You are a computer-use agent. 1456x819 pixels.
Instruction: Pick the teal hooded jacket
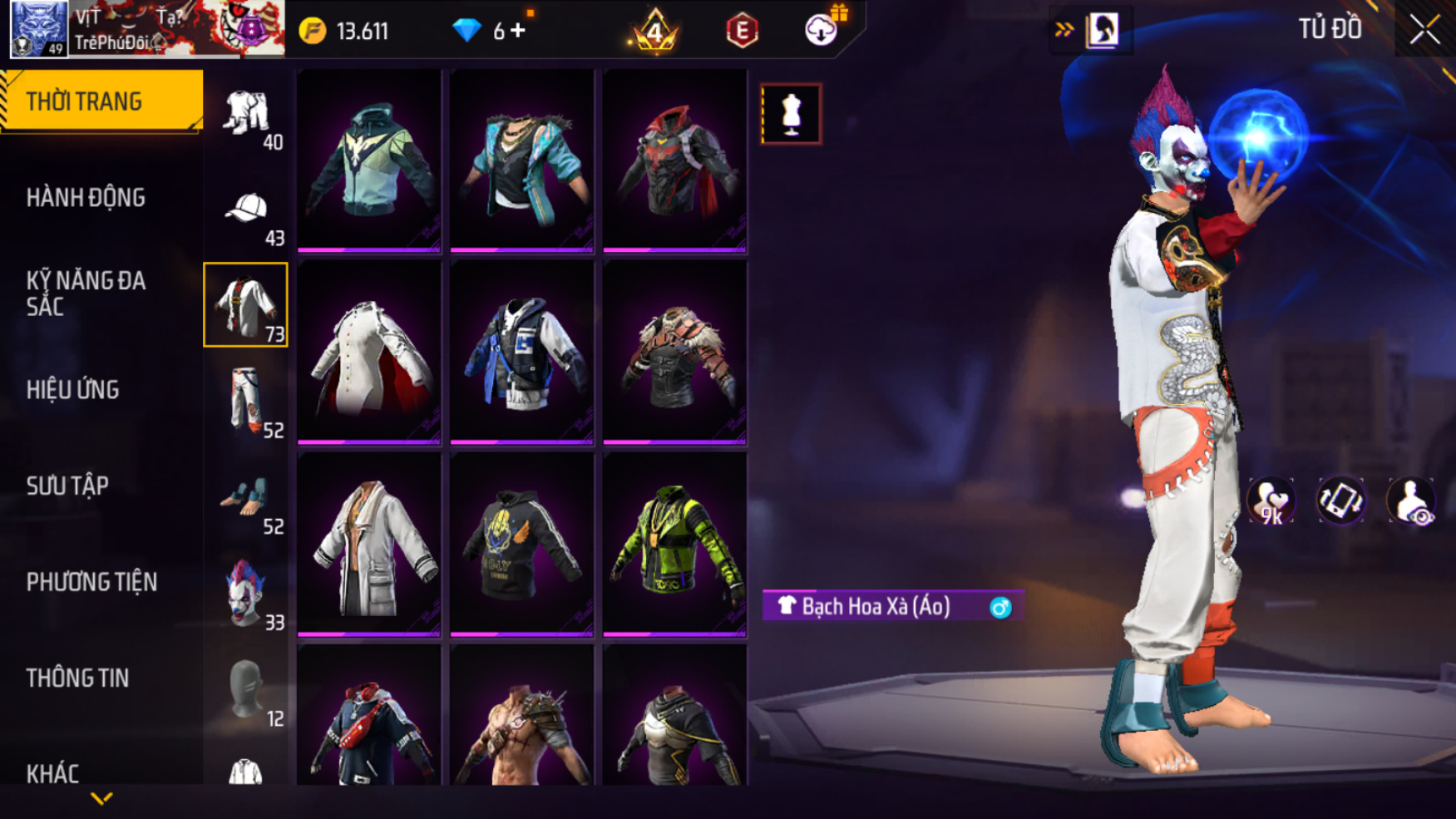click(369, 160)
